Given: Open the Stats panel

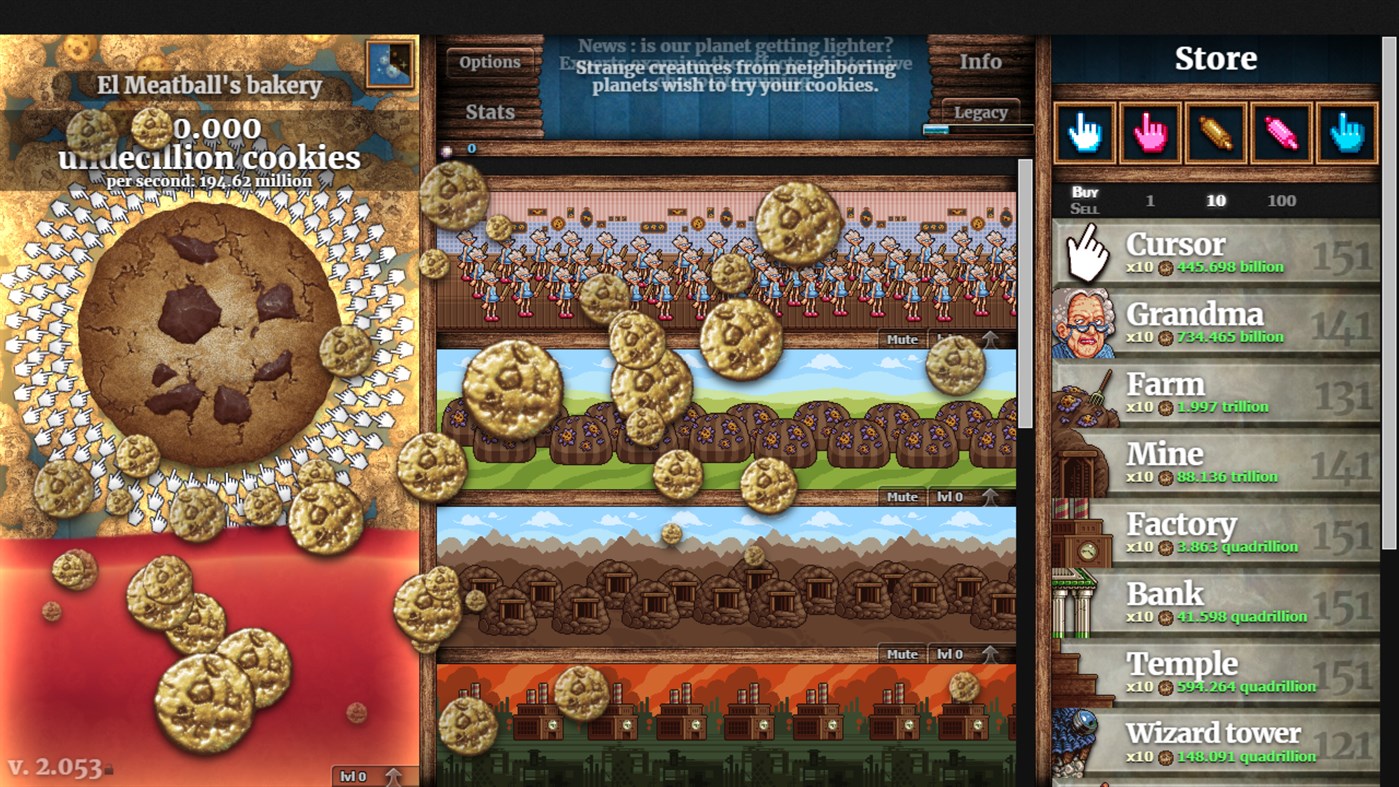Looking at the screenshot, I should (x=489, y=112).
